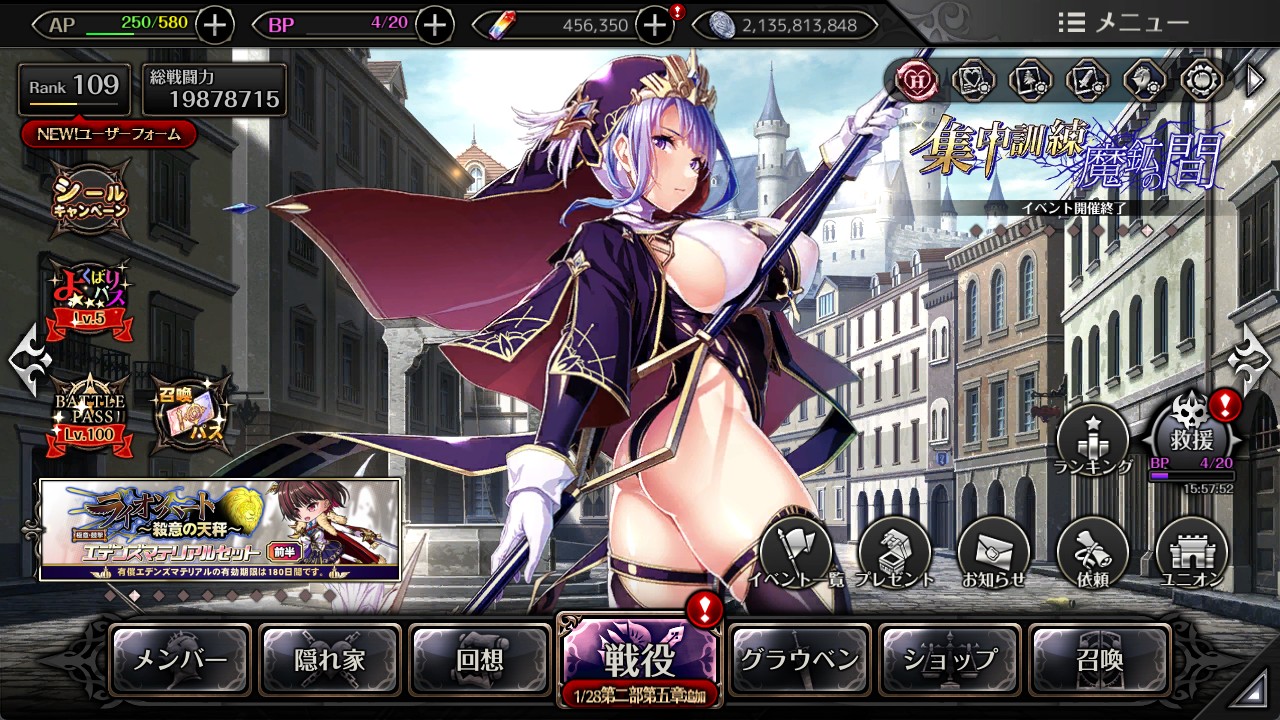Open the BATTLE PASS Lv.100 icon
This screenshot has width=1280, height=720.
point(92,413)
